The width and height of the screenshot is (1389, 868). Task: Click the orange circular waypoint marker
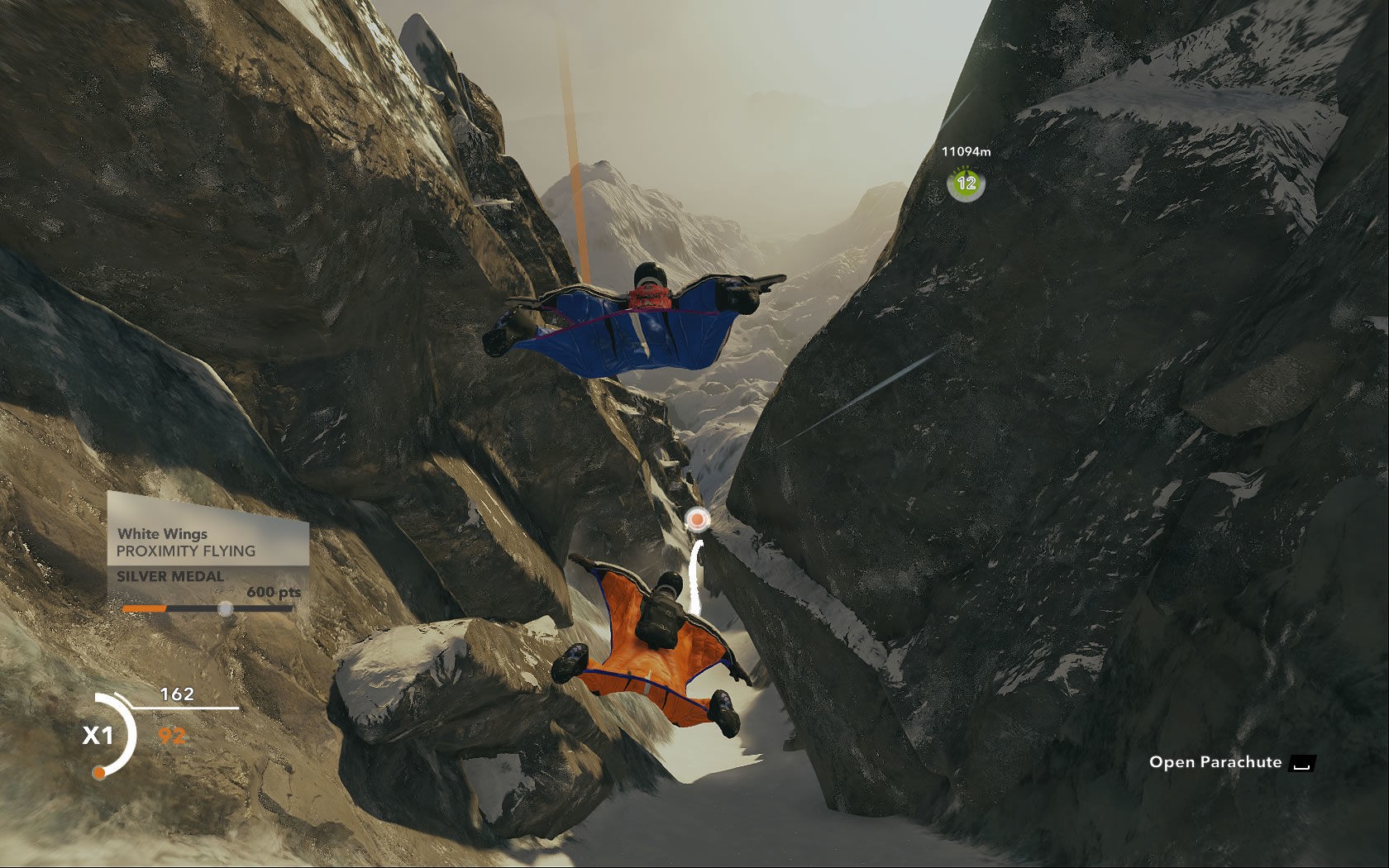(698, 519)
